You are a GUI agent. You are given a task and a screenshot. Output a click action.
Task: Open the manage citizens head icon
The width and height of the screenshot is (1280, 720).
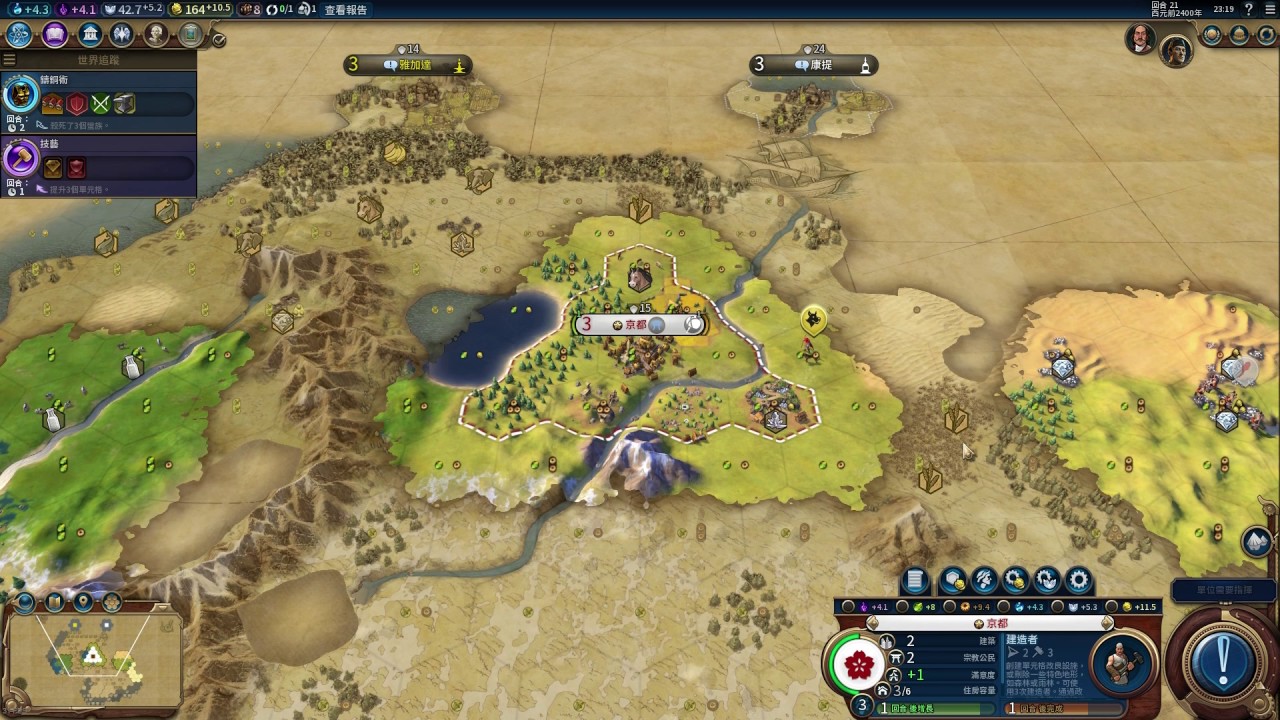pyautogui.click(x=984, y=580)
